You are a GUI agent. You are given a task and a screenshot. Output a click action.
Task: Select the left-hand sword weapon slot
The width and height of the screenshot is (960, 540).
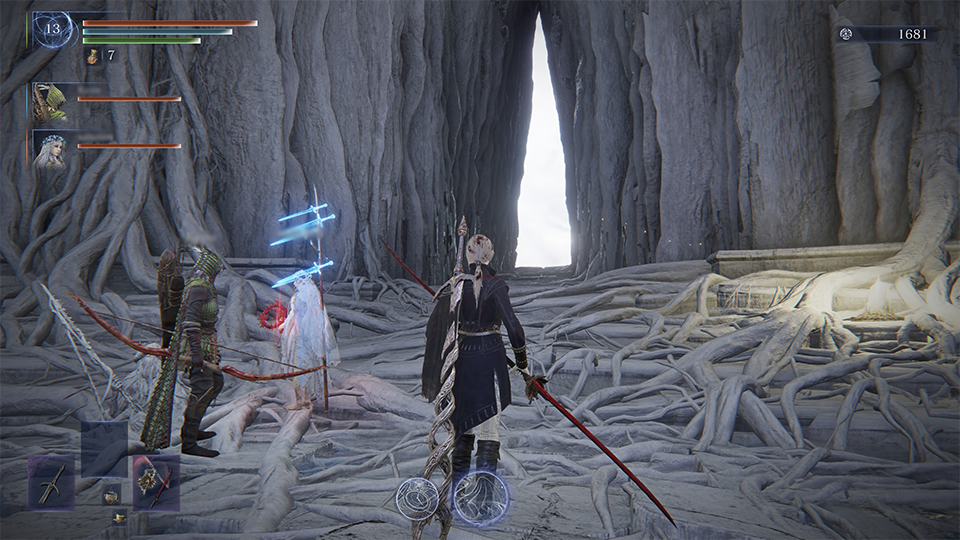point(51,481)
